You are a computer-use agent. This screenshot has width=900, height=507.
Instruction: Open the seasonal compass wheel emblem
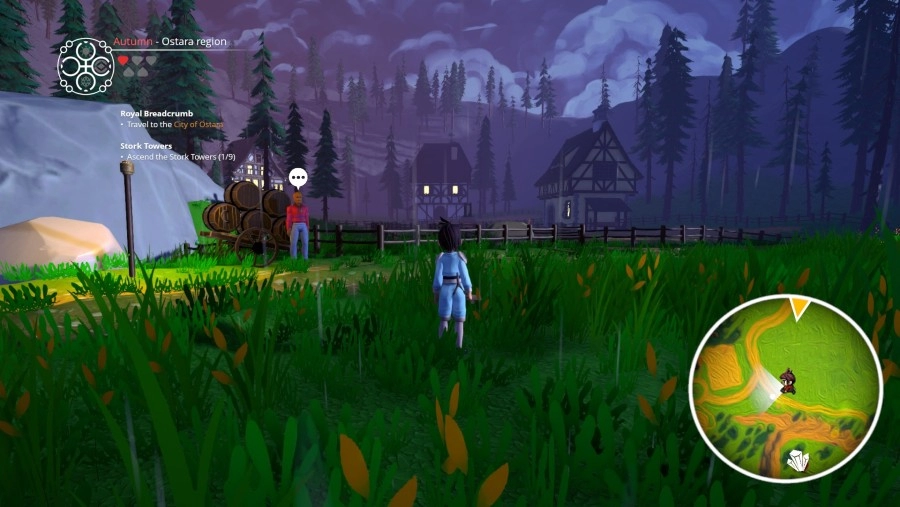coord(85,66)
